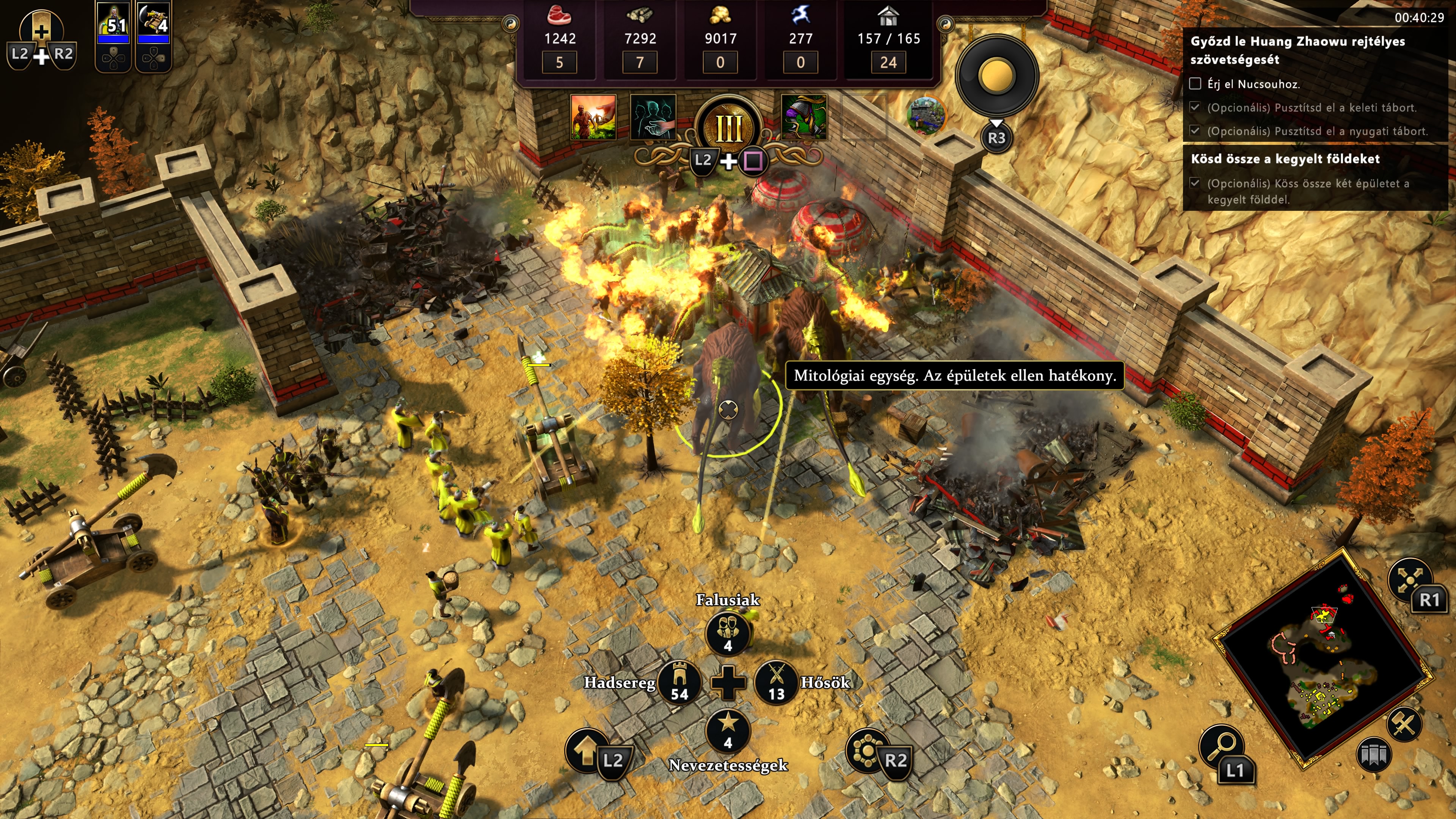Select the Hadsereg army group

pyautogui.click(x=679, y=682)
